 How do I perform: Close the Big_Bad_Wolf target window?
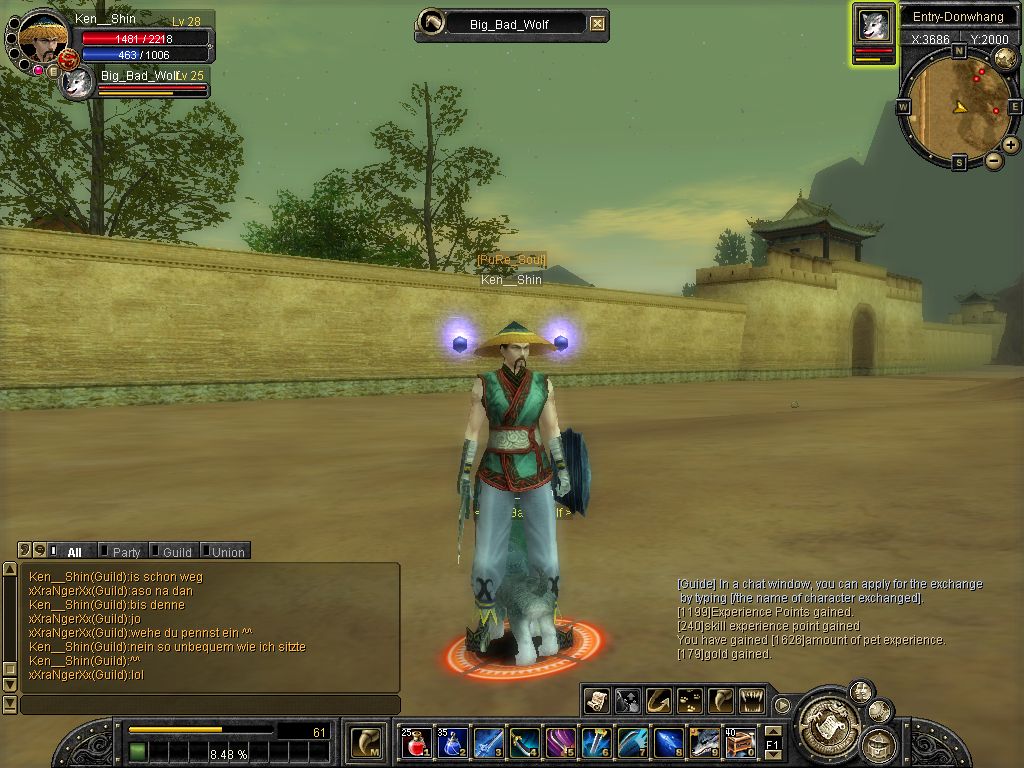tap(597, 24)
